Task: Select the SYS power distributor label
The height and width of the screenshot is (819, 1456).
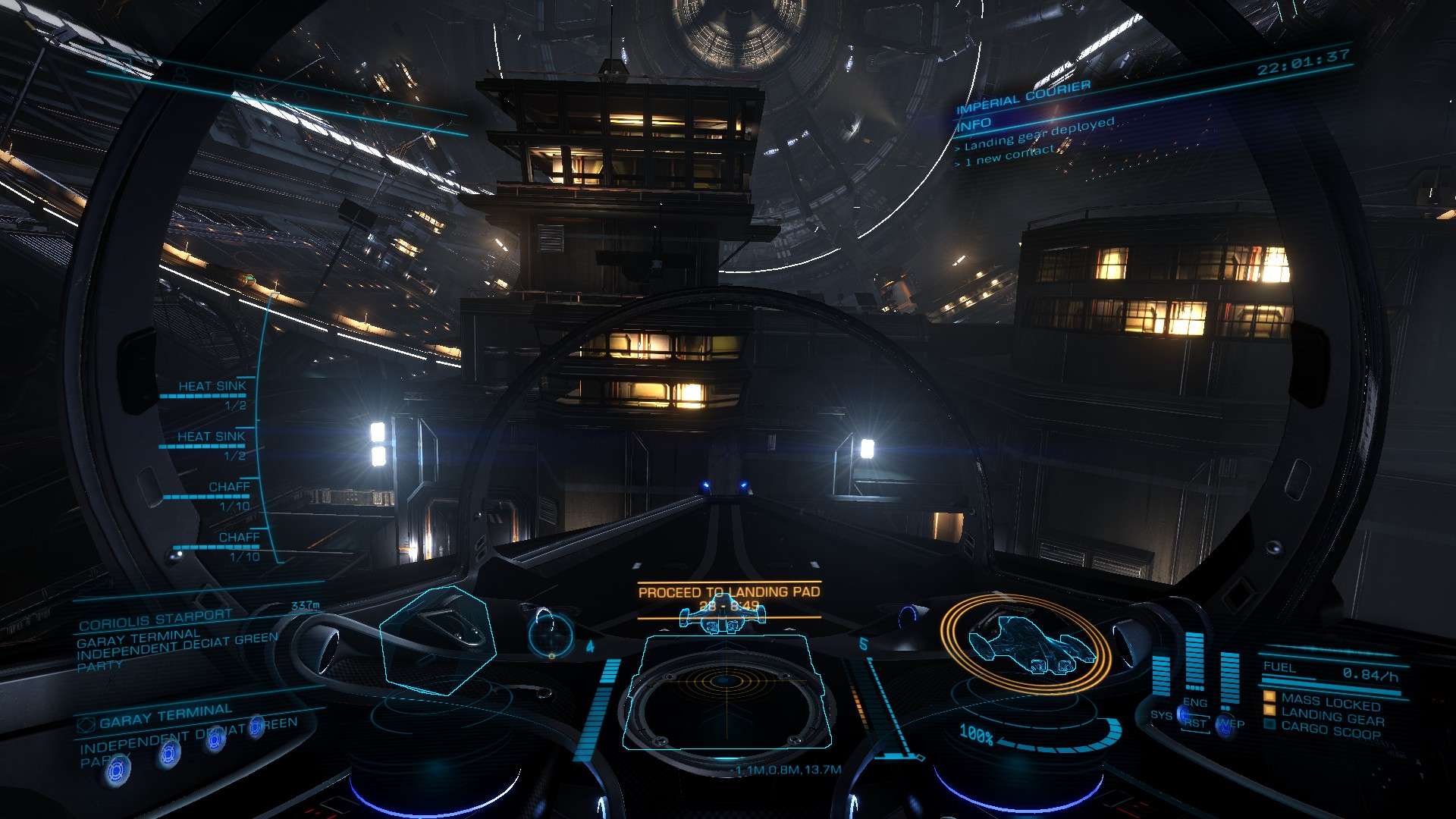Action: (1160, 715)
